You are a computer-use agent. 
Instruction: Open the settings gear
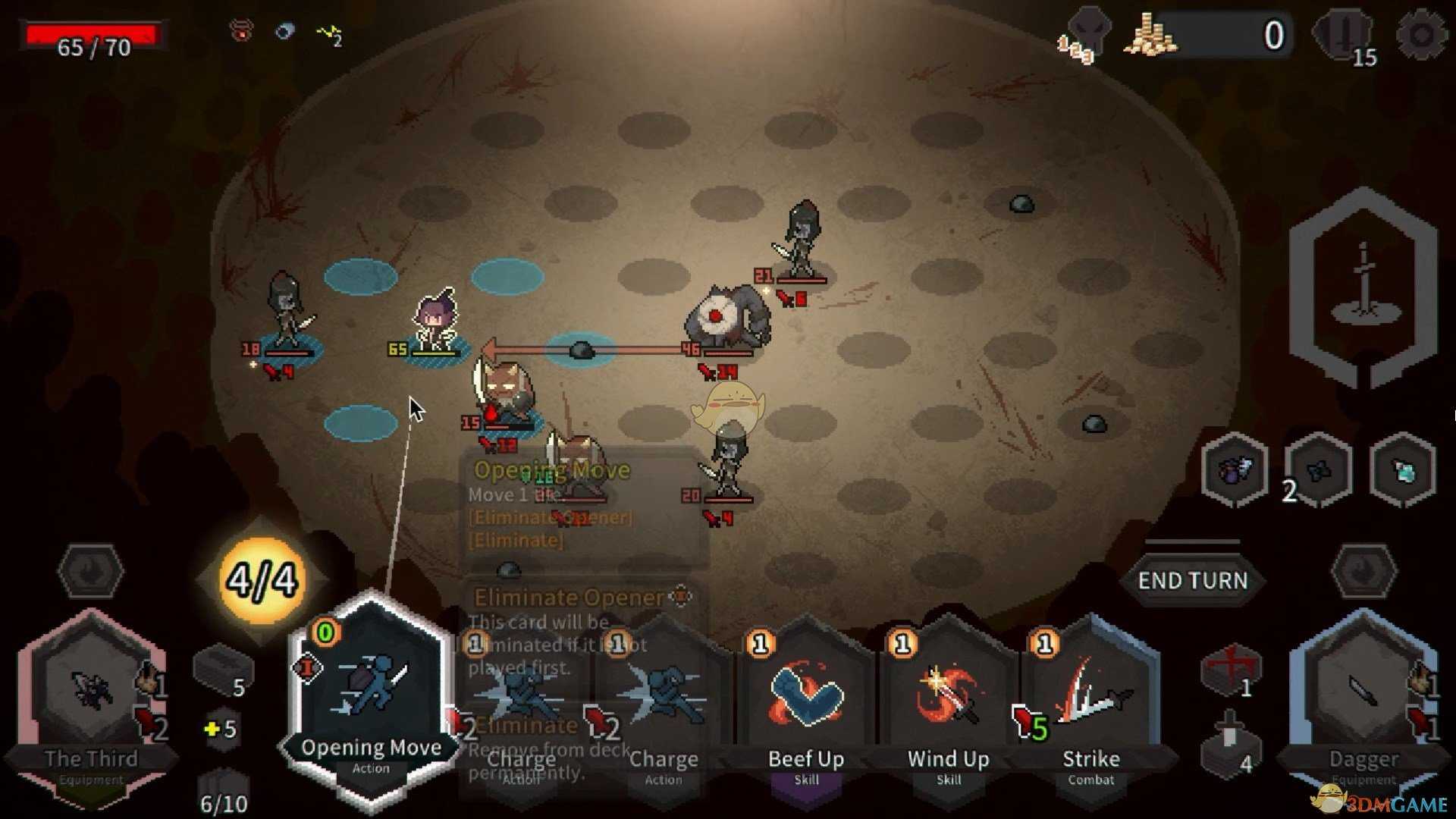(1420, 35)
